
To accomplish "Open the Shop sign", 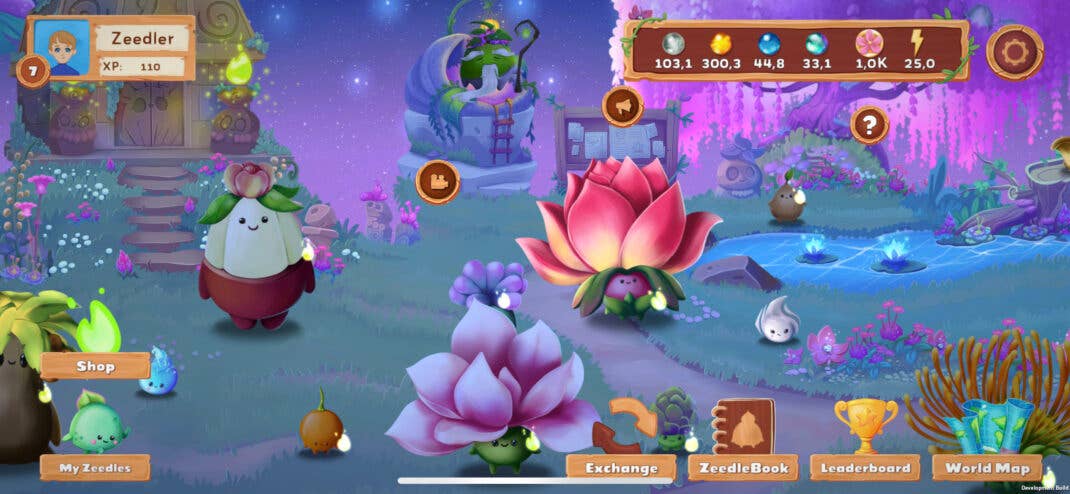I will pos(95,366).
